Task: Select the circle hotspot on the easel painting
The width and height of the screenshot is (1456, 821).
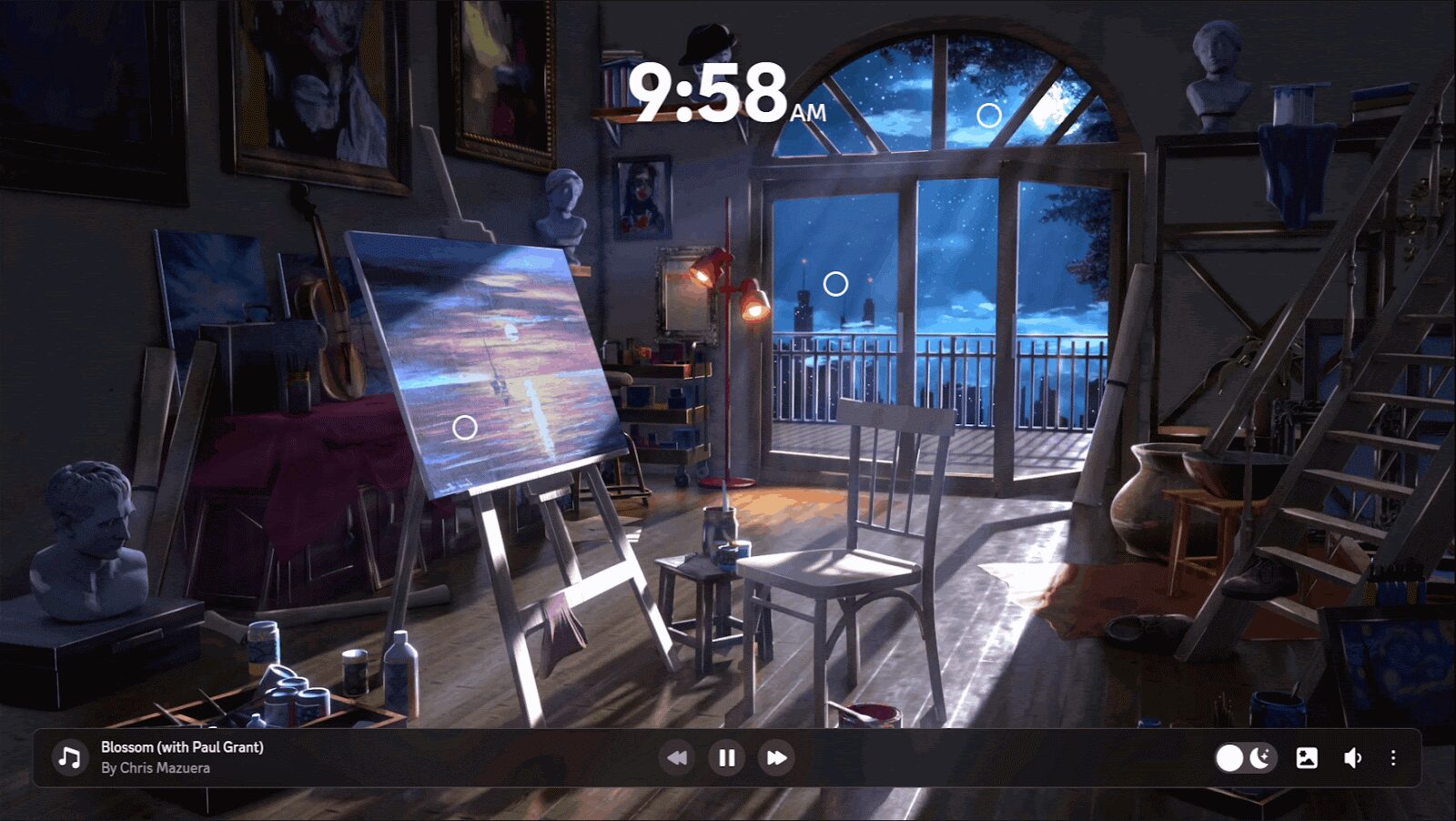Action: coord(465,427)
